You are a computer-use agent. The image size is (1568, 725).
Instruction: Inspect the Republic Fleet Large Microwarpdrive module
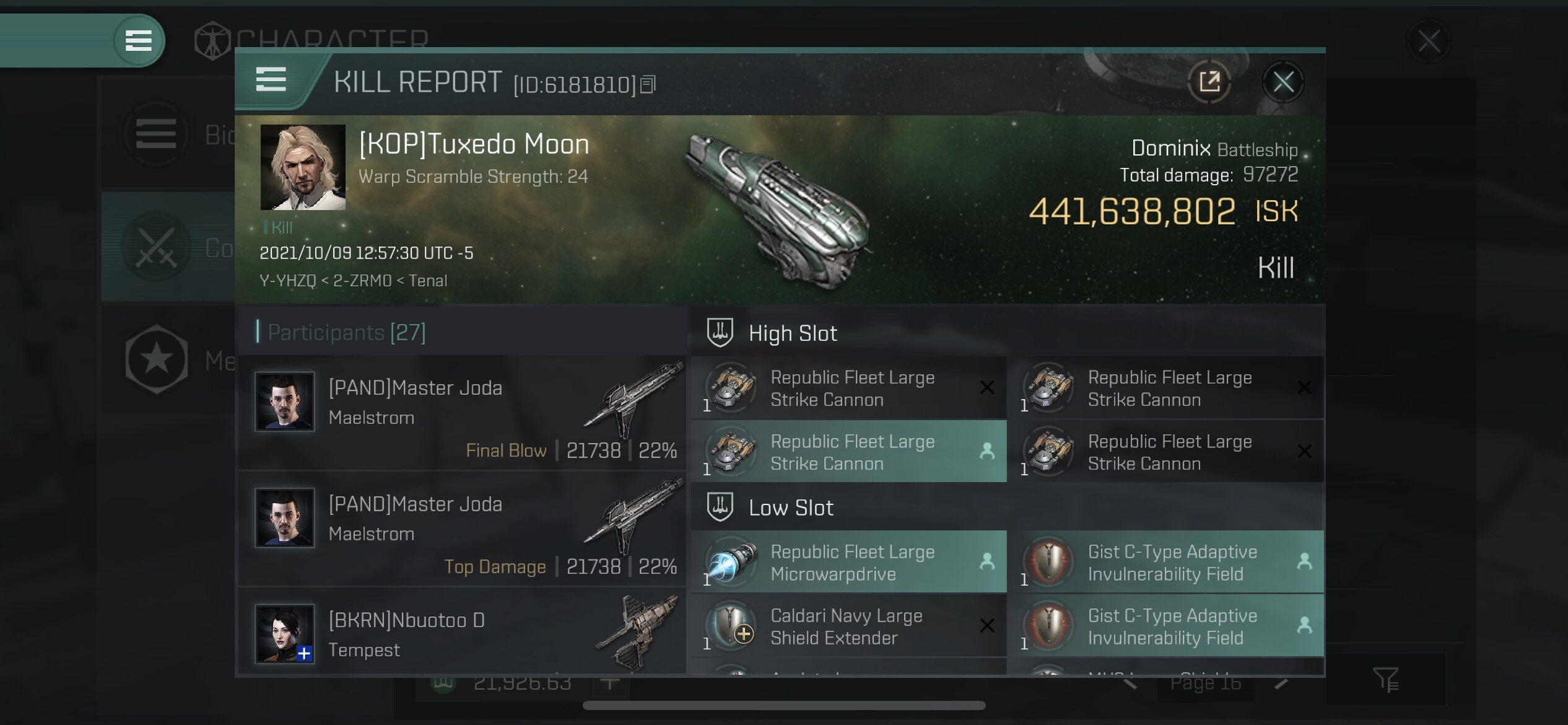coord(848,562)
